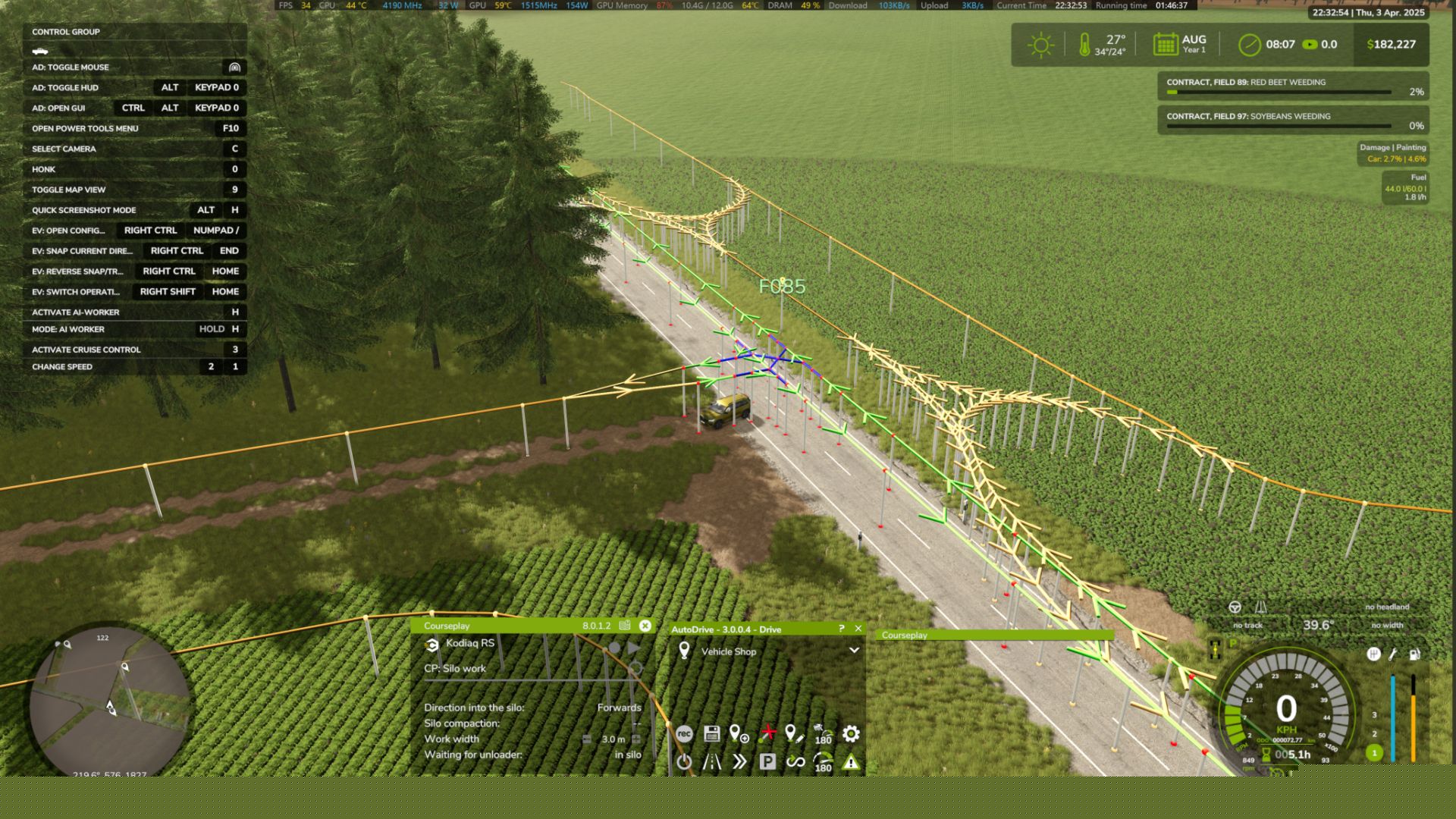Edit destination with marker-pencil icon

click(x=794, y=733)
